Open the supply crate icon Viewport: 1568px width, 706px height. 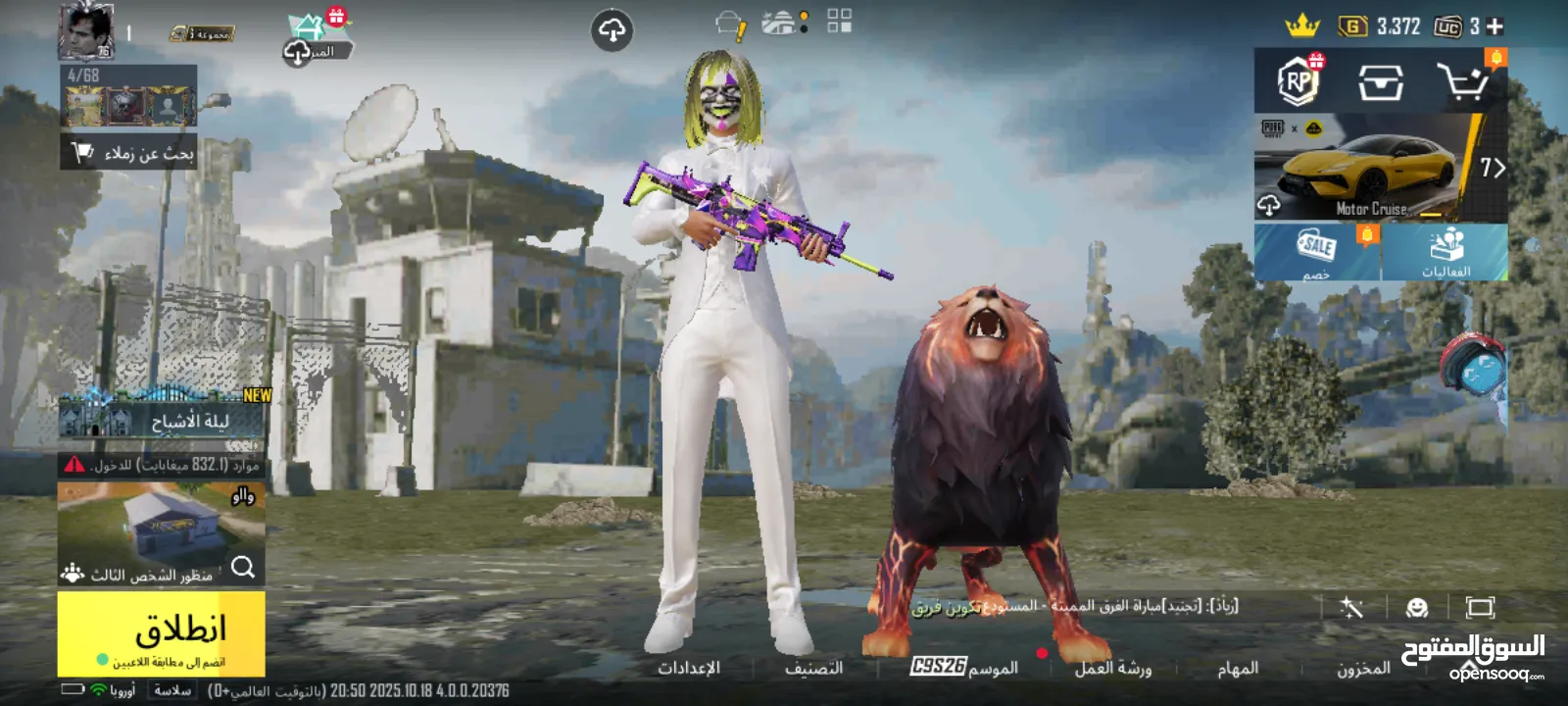click(1380, 83)
